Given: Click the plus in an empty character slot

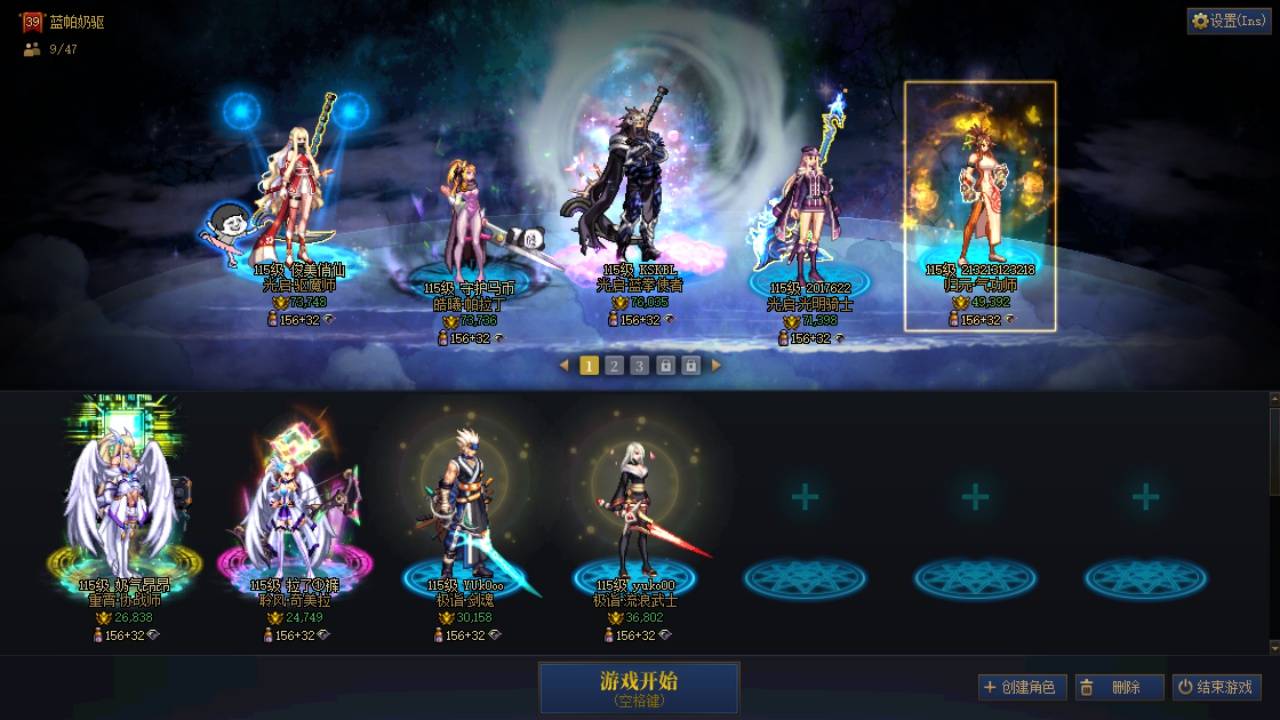Looking at the screenshot, I should pos(804,497).
